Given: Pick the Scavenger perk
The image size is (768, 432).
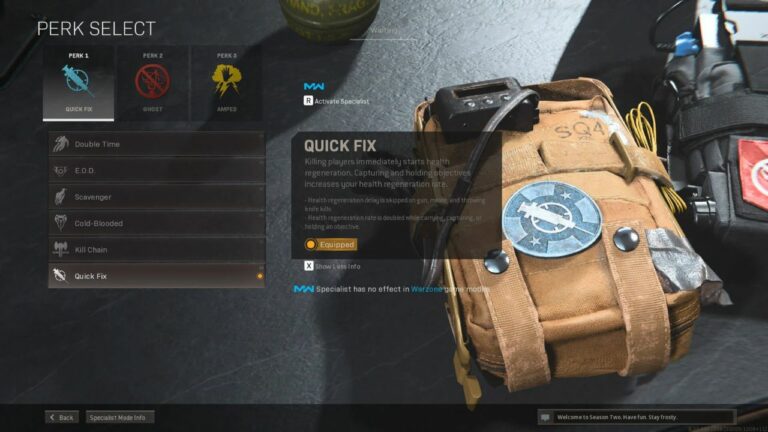Looking at the screenshot, I should pyautogui.click(x=156, y=197).
